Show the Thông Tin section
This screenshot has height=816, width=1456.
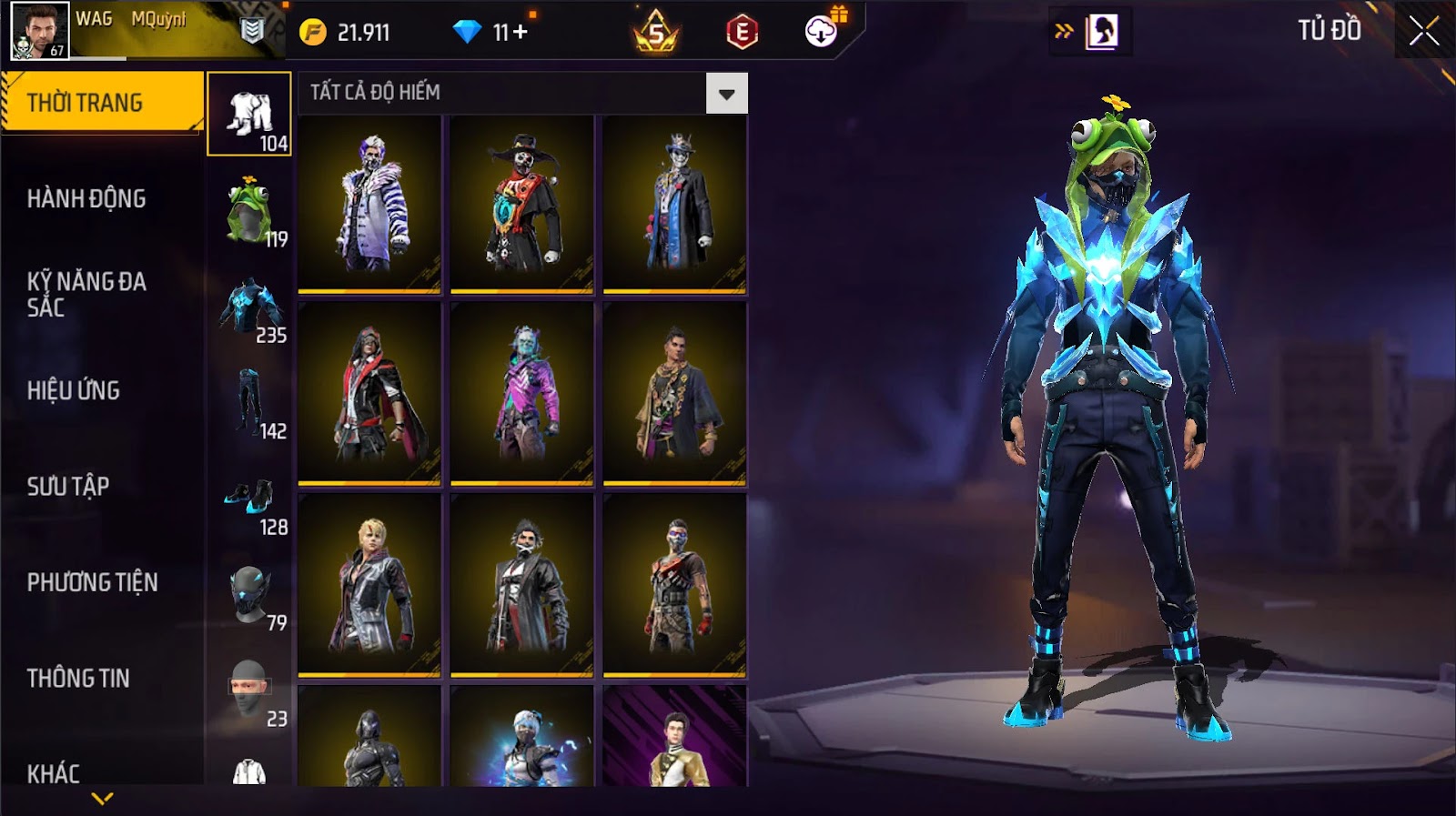[78, 678]
